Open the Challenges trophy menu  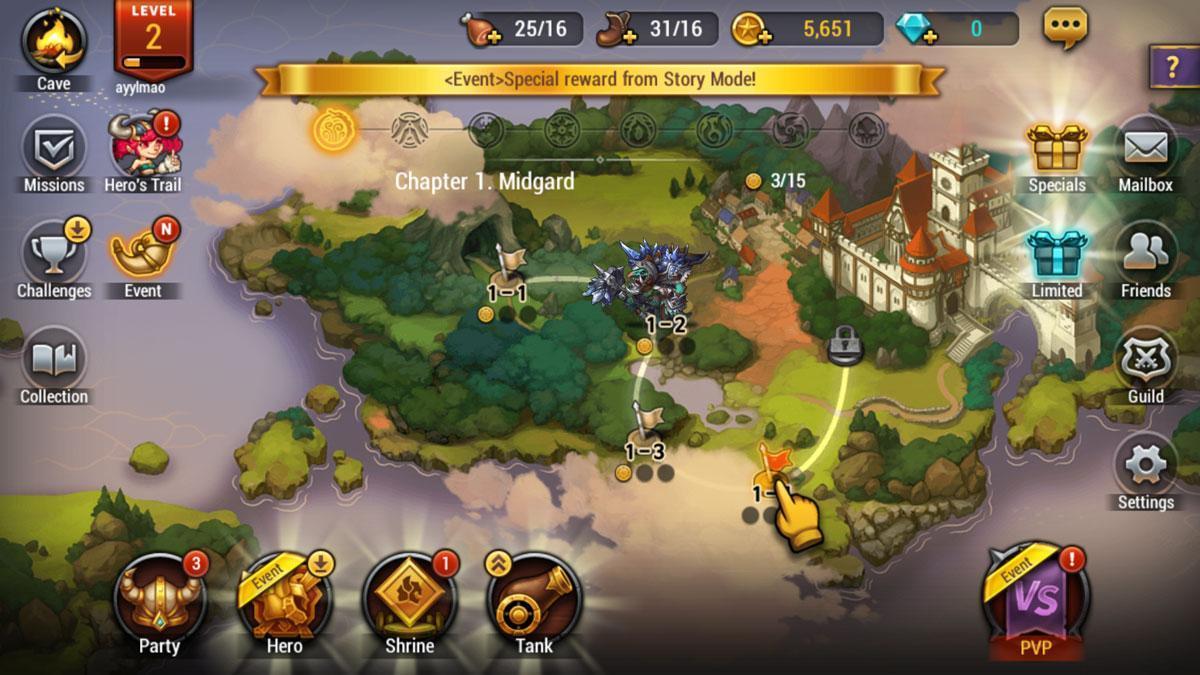(x=54, y=255)
